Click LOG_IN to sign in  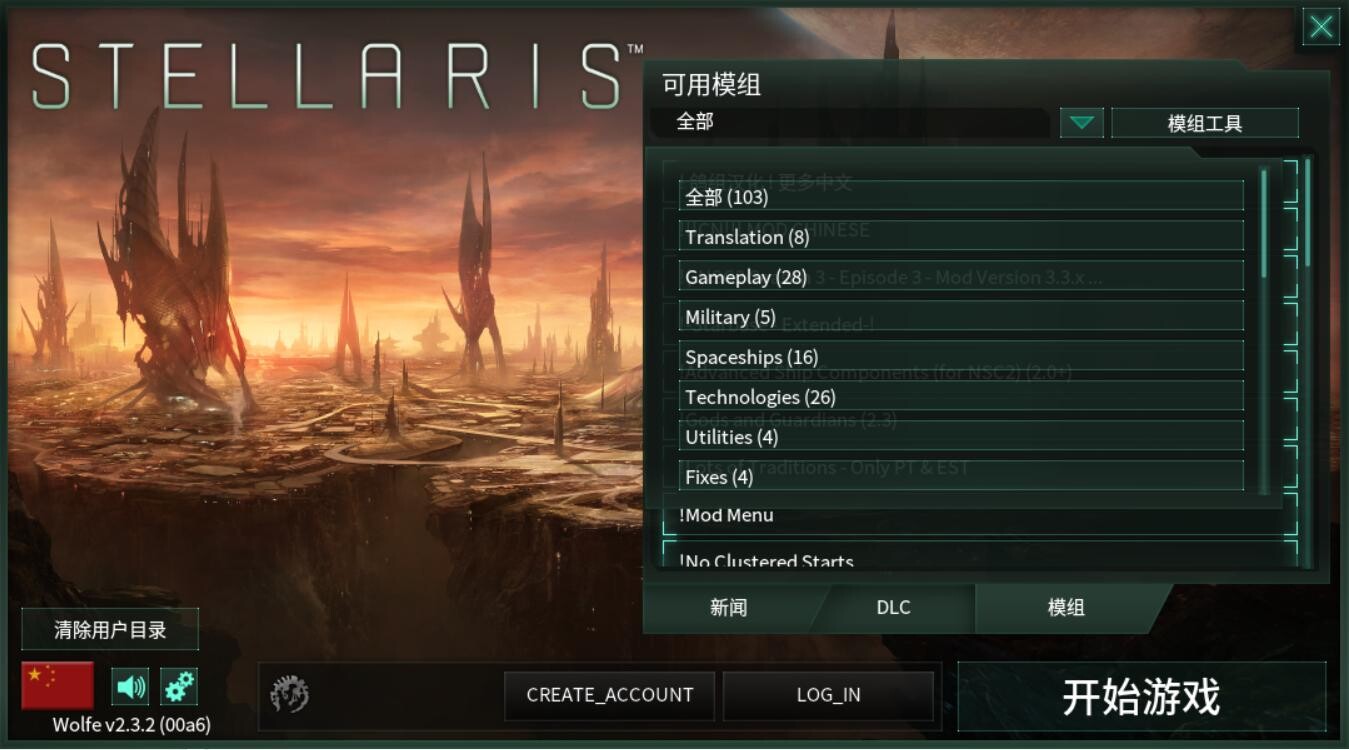coord(829,695)
